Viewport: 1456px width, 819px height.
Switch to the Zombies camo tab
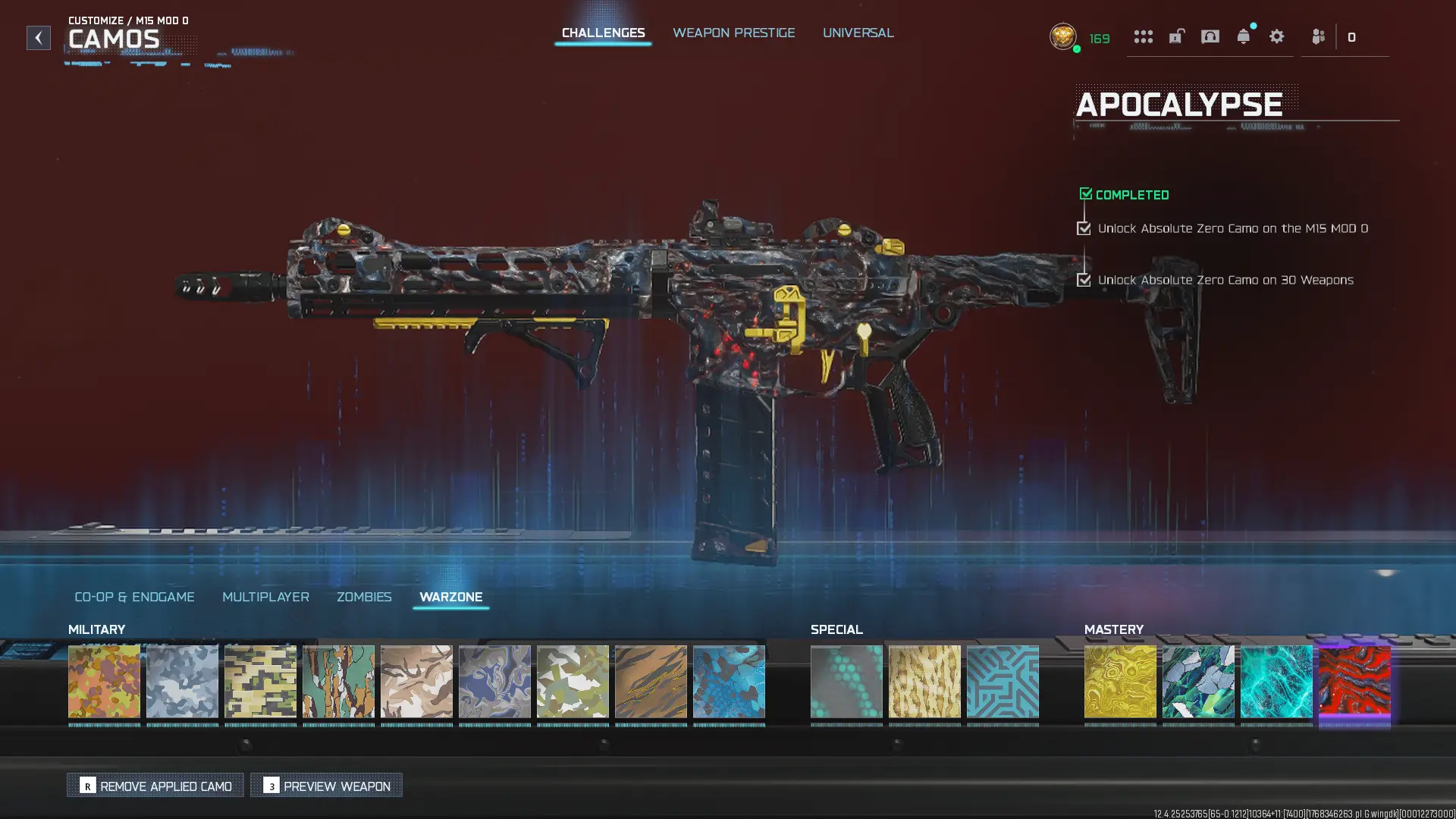pyautogui.click(x=363, y=597)
